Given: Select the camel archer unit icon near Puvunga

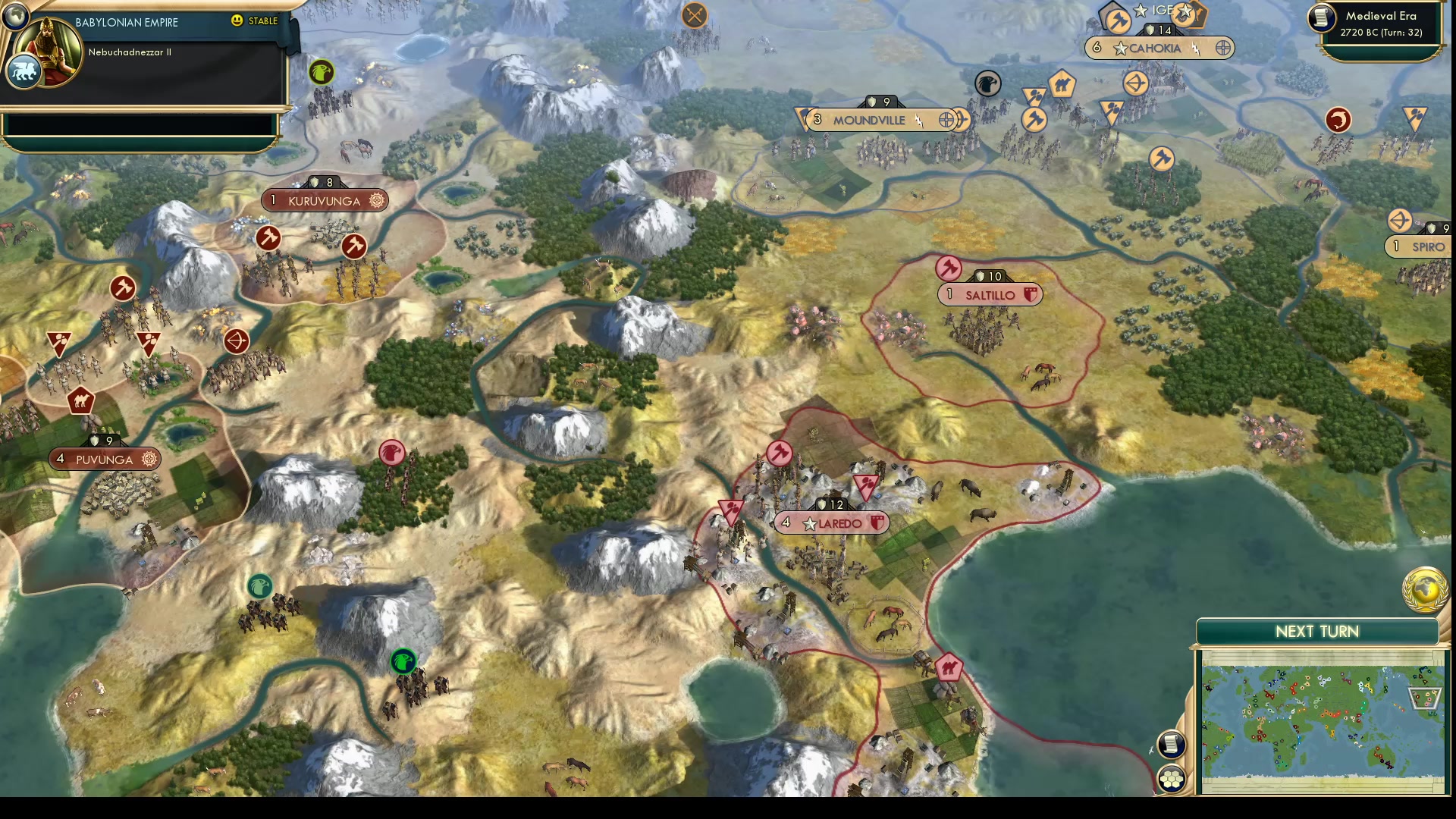Looking at the screenshot, I should coord(82,400).
